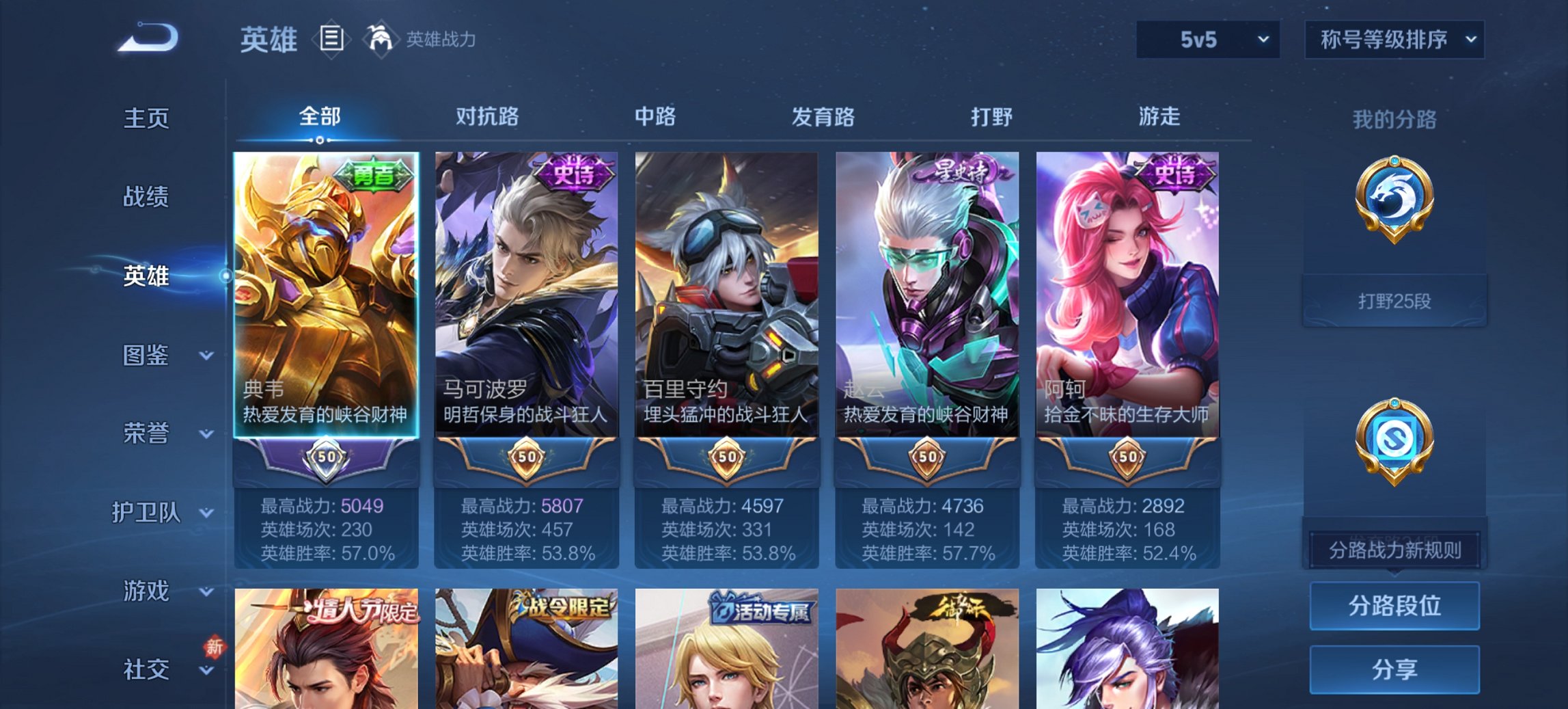This screenshot has width=1568, height=709.
Task: Open 社交 marked with the 新 badge
Action: 146,669
